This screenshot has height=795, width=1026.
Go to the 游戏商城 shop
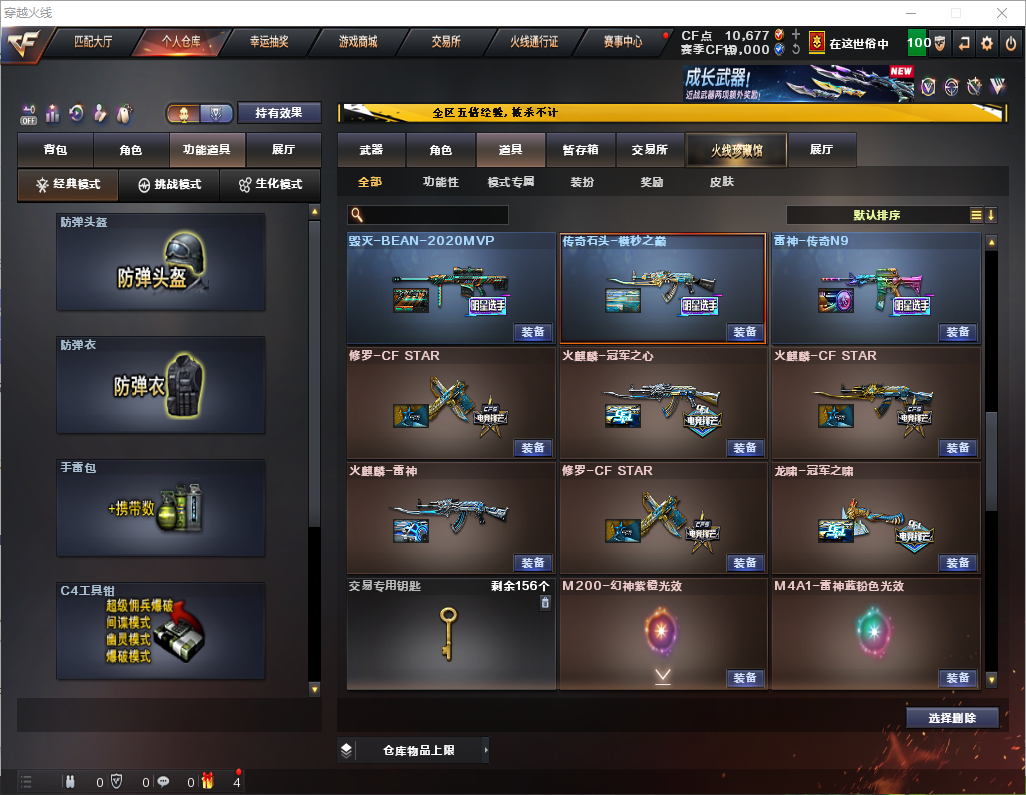click(357, 42)
